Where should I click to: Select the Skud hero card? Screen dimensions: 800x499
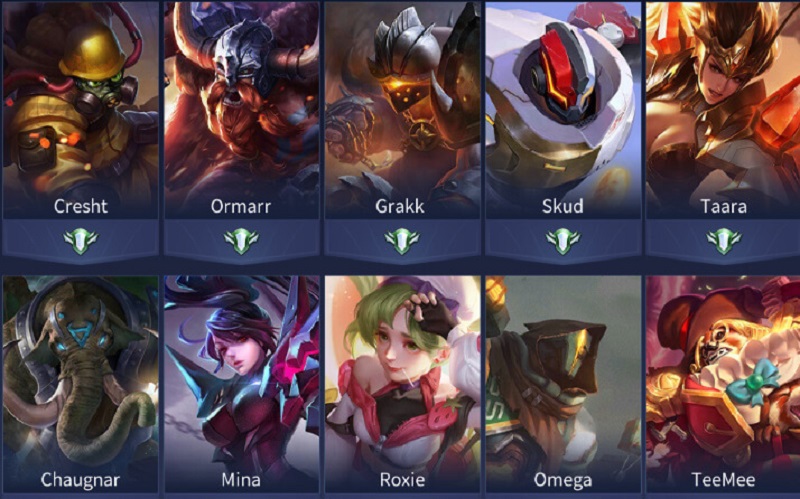pyautogui.click(x=563, y=110)
